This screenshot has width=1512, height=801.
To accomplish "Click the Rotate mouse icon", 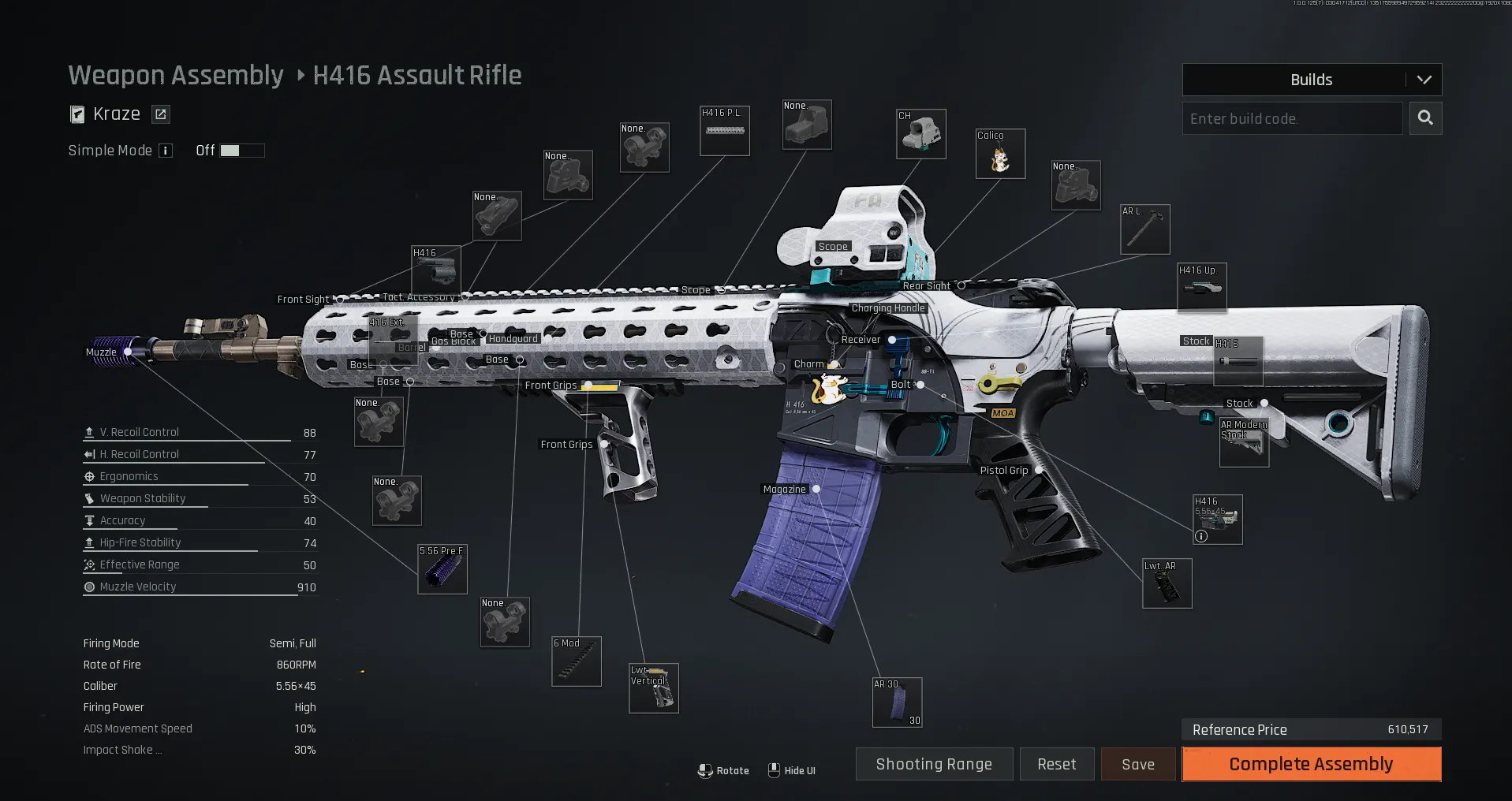I will [x=706, y=770].
